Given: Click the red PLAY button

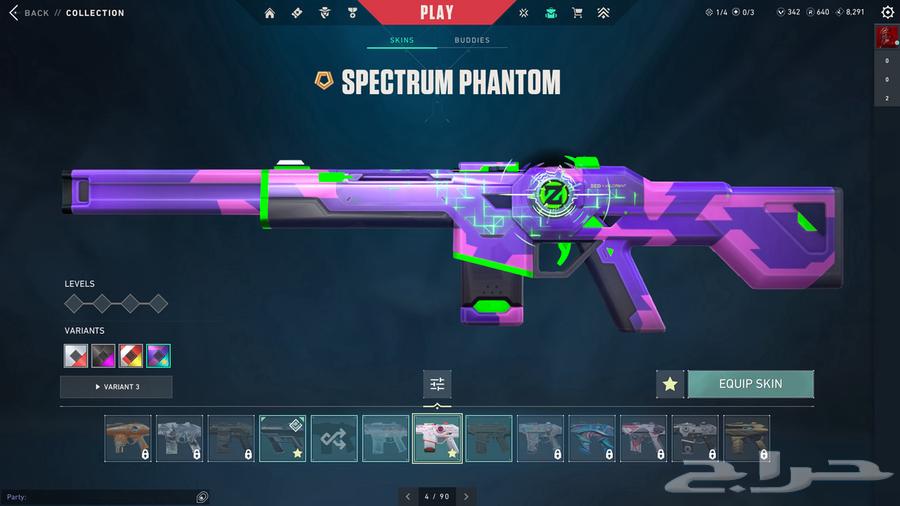Looking at the screenshot, I should point(436,13).
